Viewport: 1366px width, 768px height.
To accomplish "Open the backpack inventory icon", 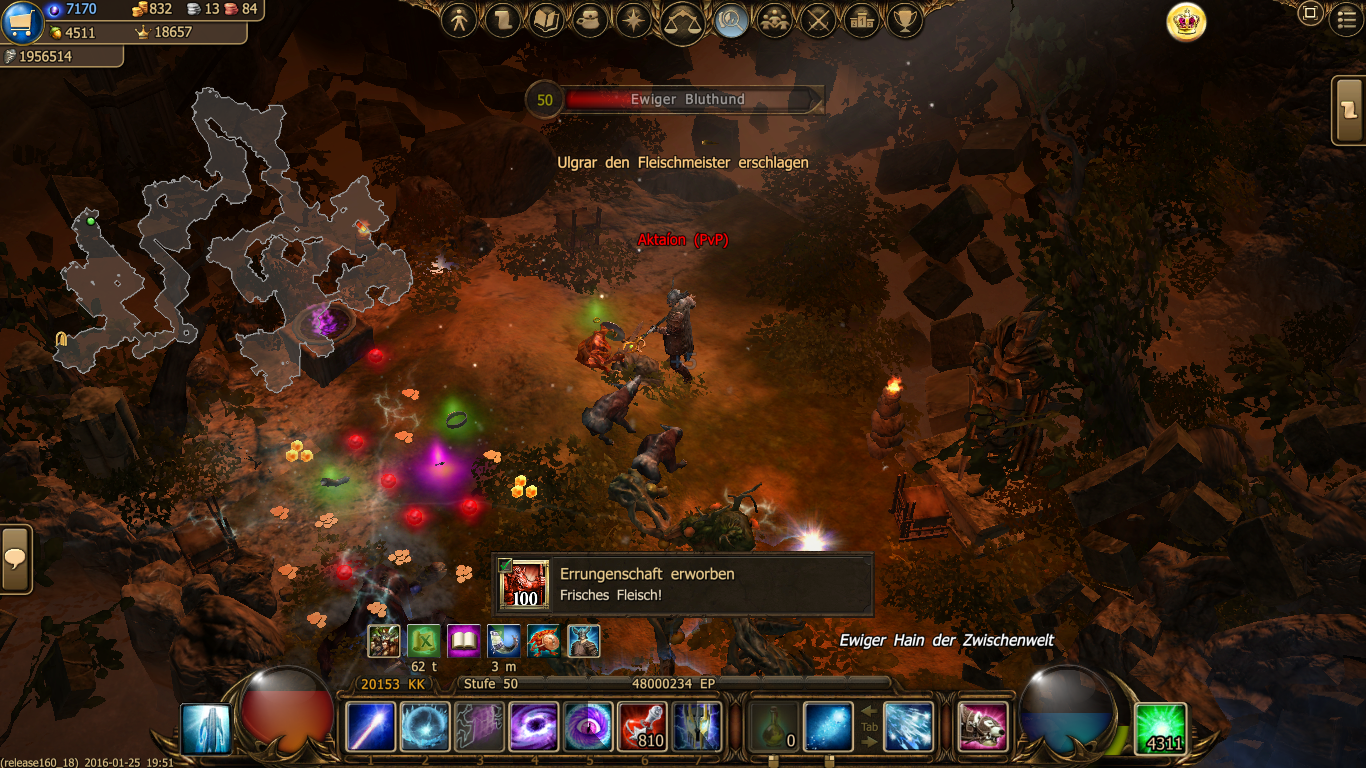I will coord(590,20).
